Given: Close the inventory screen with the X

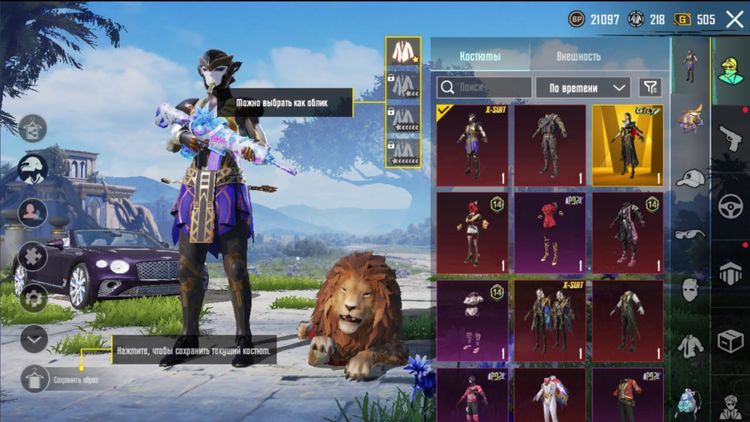Looking at the screenshot, I should [x=735, y=19].
